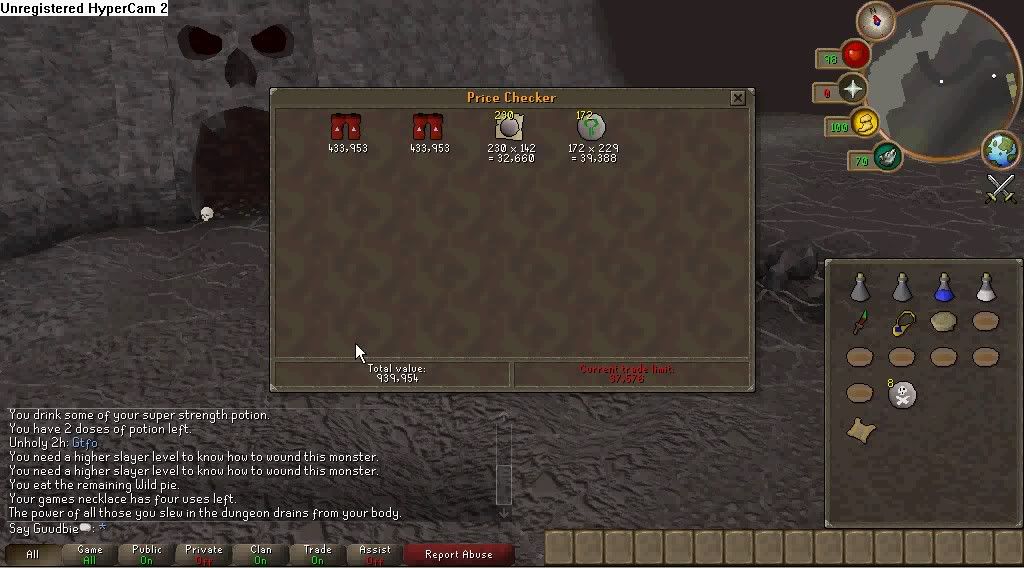Select the 172 x 229 green rune stack
Viewport: 1024px width, 568px height.
click(592, 128)
